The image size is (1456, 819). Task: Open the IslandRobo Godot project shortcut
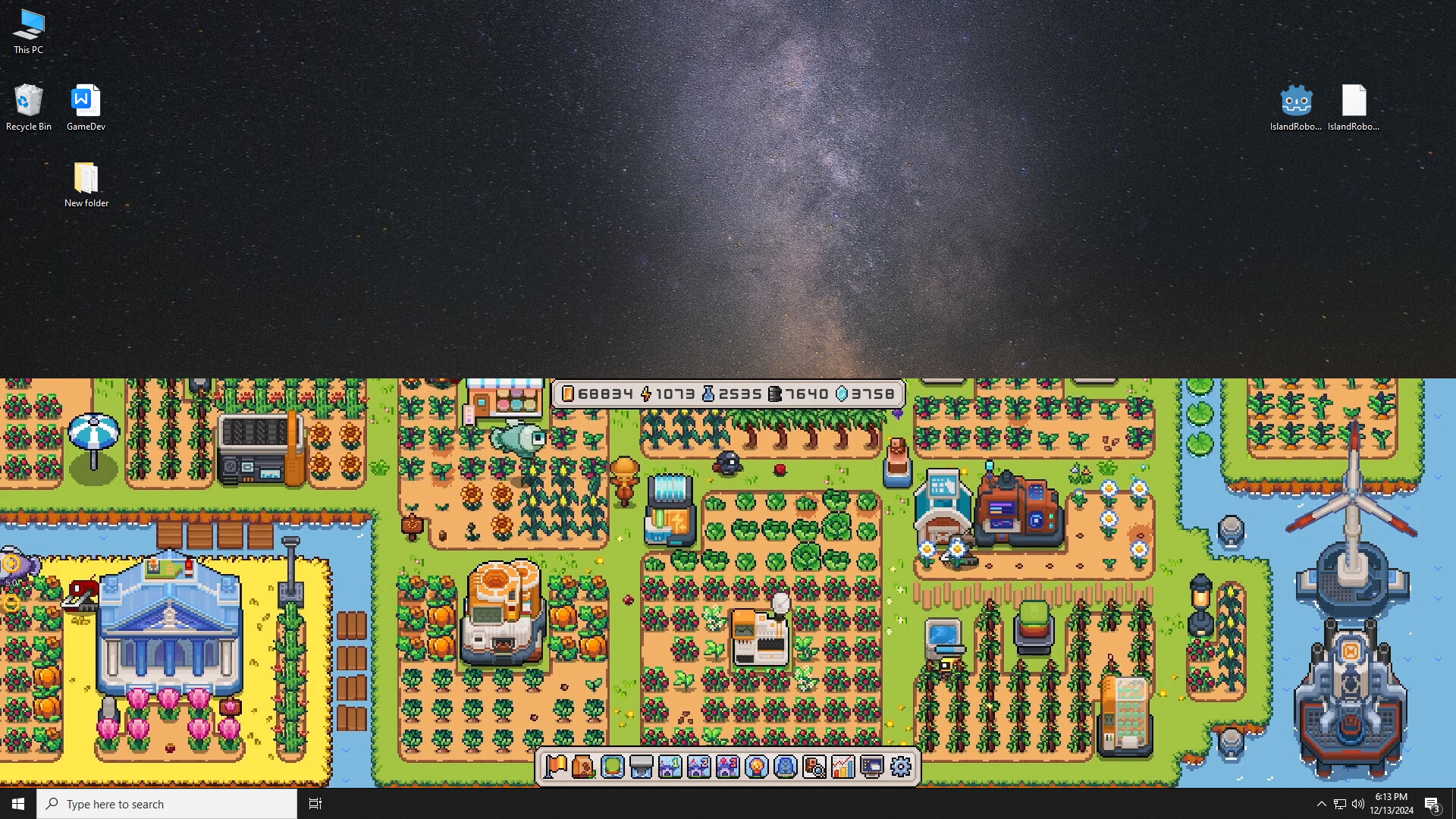(1295, 101)
